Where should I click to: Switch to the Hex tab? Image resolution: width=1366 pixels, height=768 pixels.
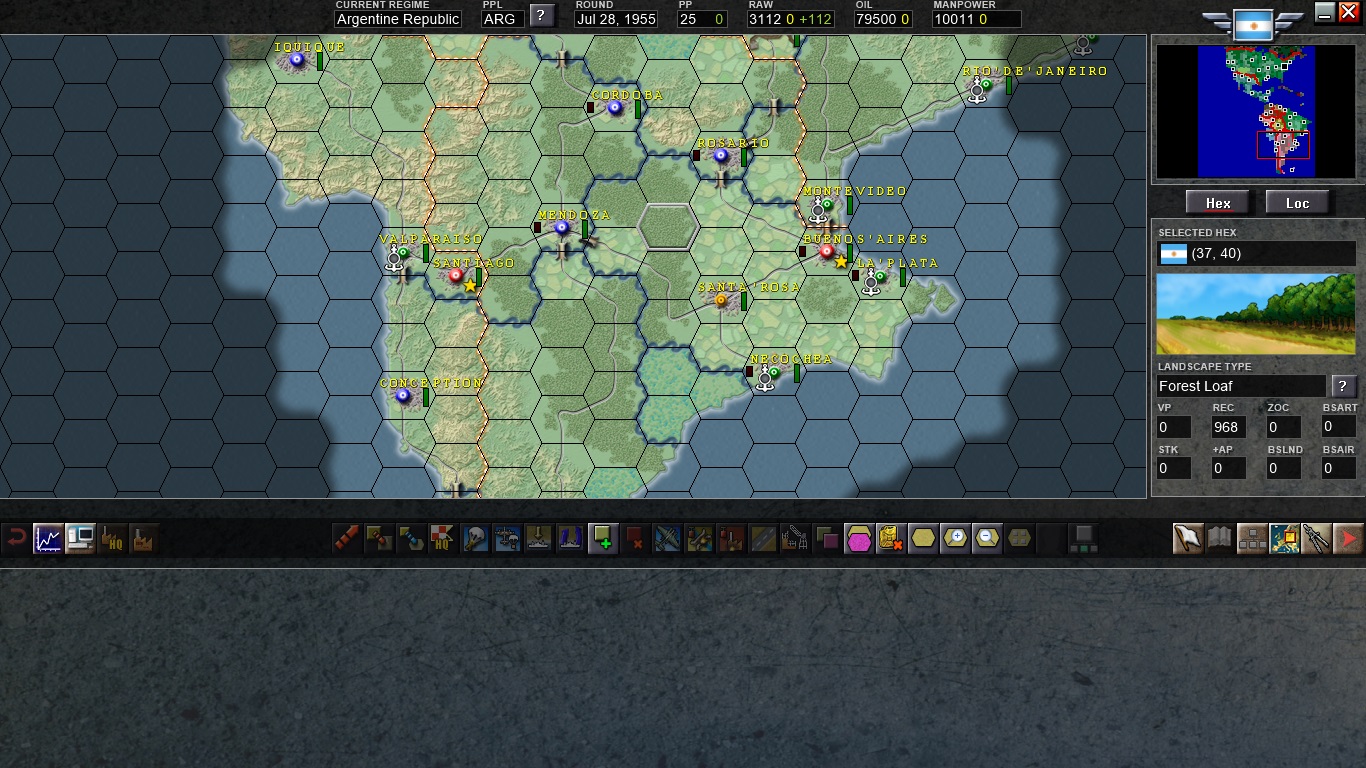point(1217,202)
